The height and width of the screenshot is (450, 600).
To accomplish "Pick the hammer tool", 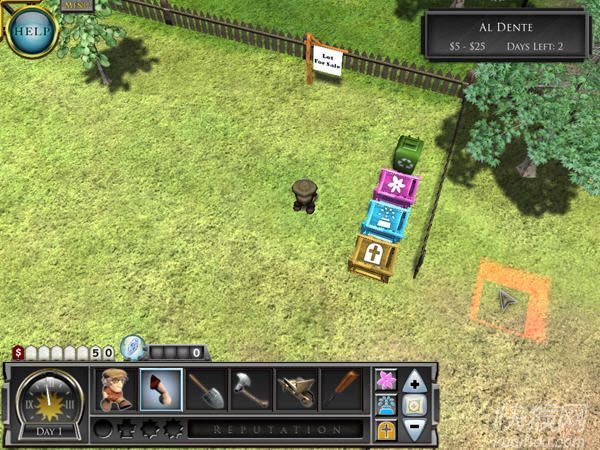I will (x=250, y=390).
